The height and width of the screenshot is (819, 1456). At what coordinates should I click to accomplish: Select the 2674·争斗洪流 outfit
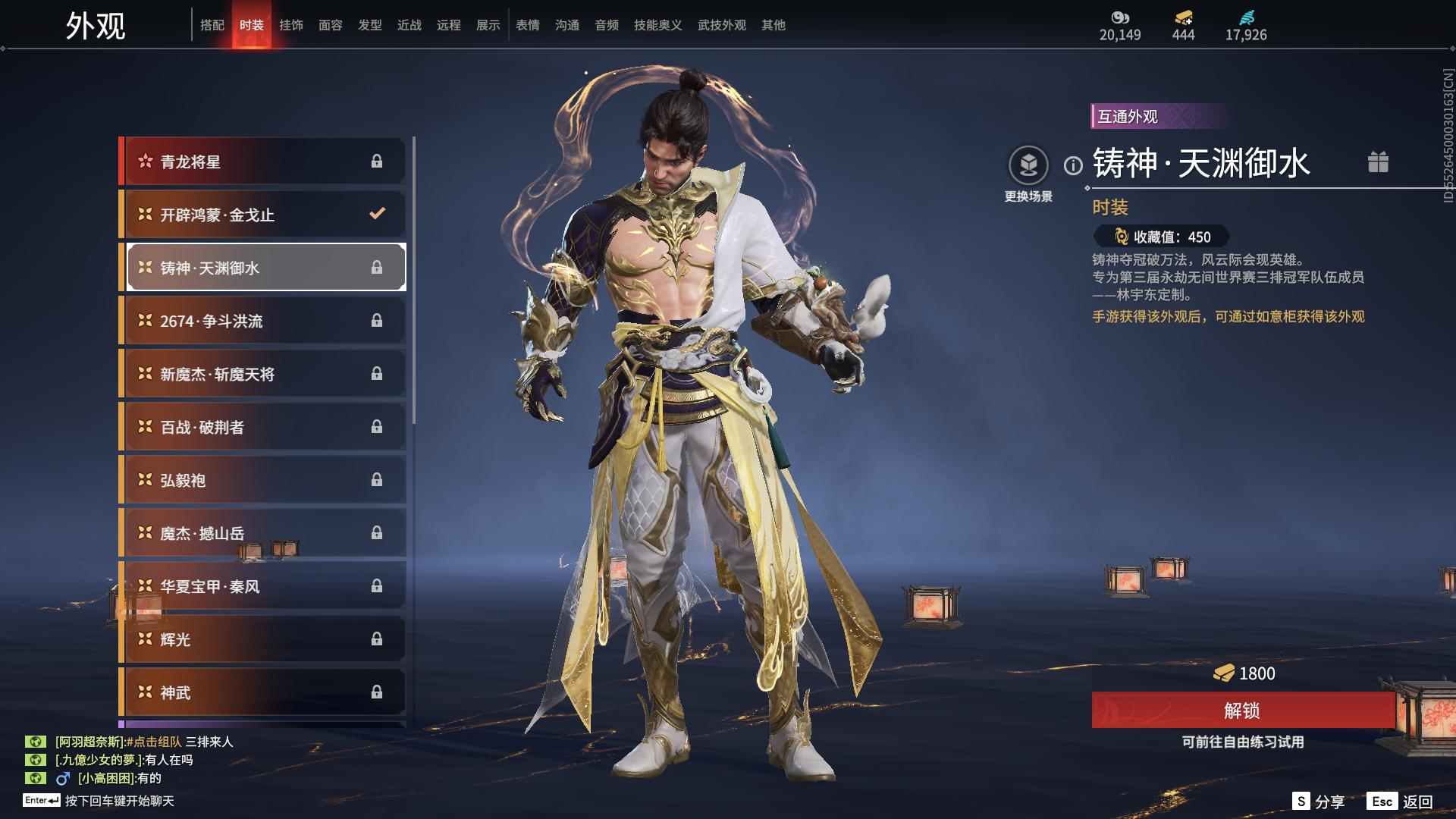tap(263, 321)
